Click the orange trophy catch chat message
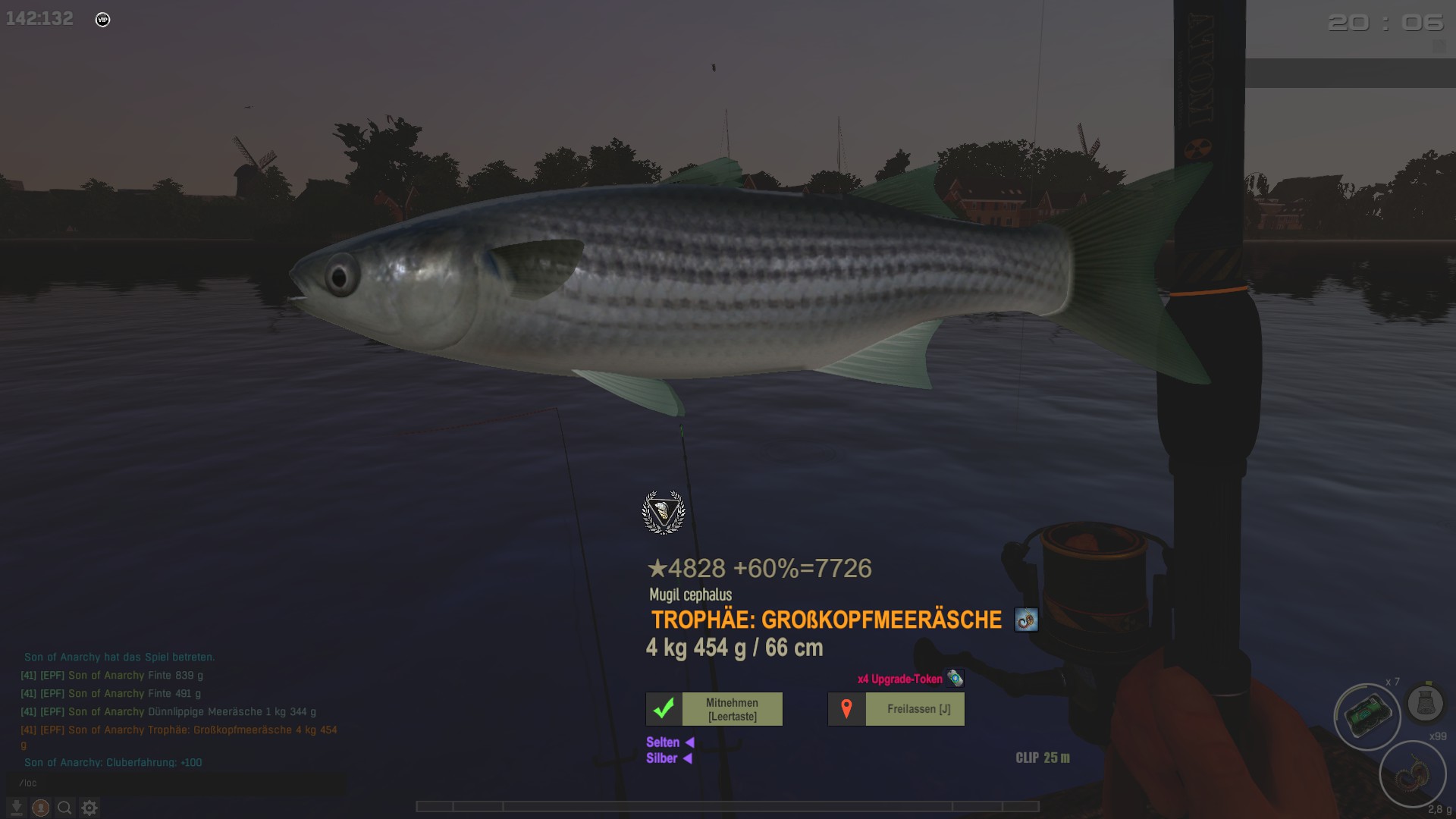The width and height of the screenshot is (1456, 819). click(x=179, y=730)
